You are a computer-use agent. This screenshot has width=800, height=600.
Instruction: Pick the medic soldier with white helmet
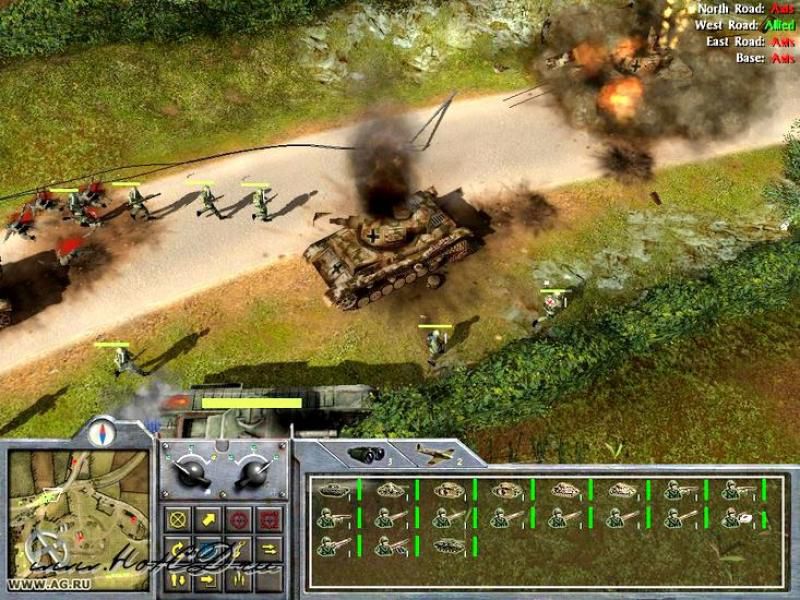pyautogui.click(x=738, y=517)
